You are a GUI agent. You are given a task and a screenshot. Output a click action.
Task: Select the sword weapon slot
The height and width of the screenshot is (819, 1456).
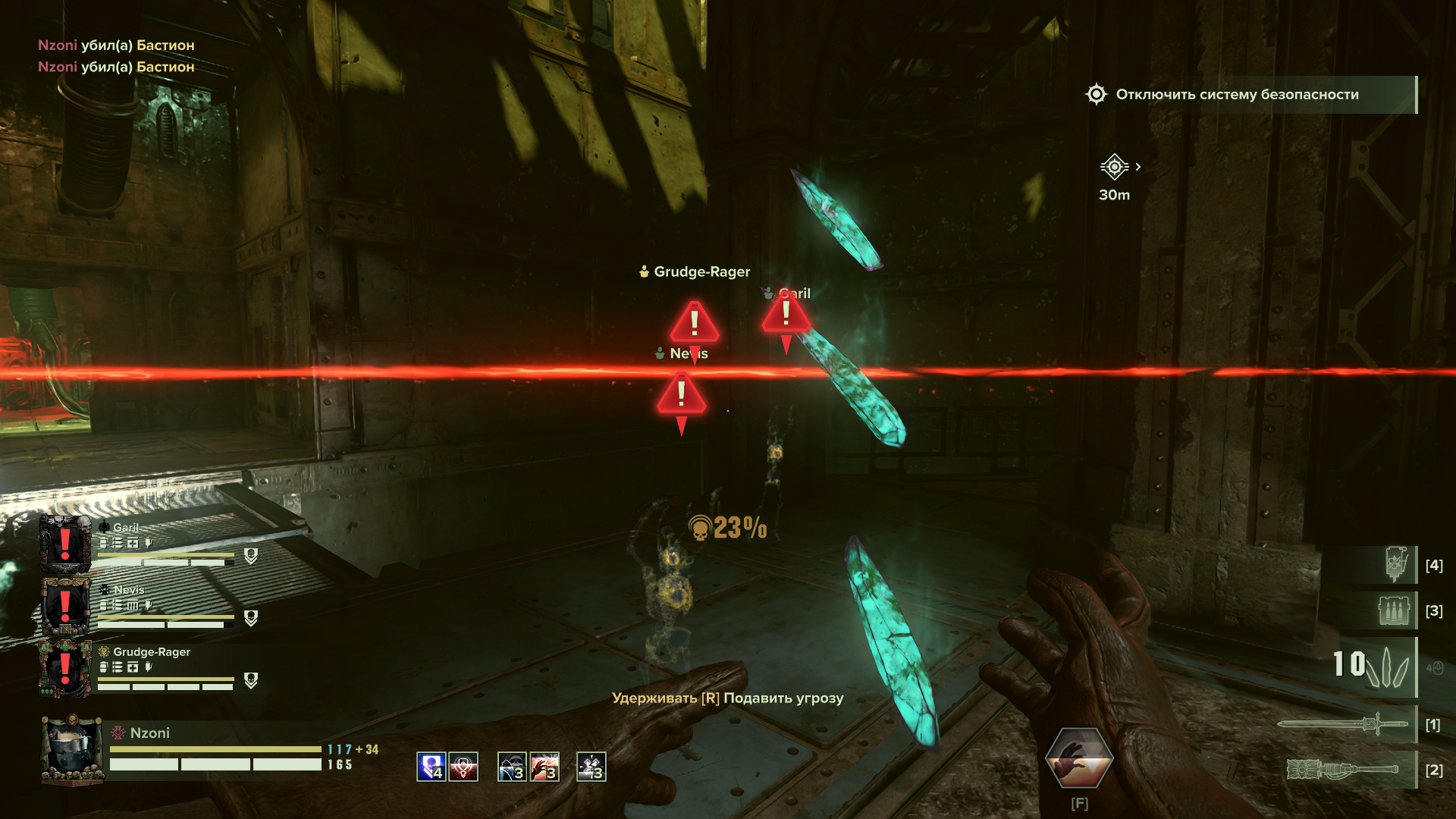click(x=1342, y=724)
